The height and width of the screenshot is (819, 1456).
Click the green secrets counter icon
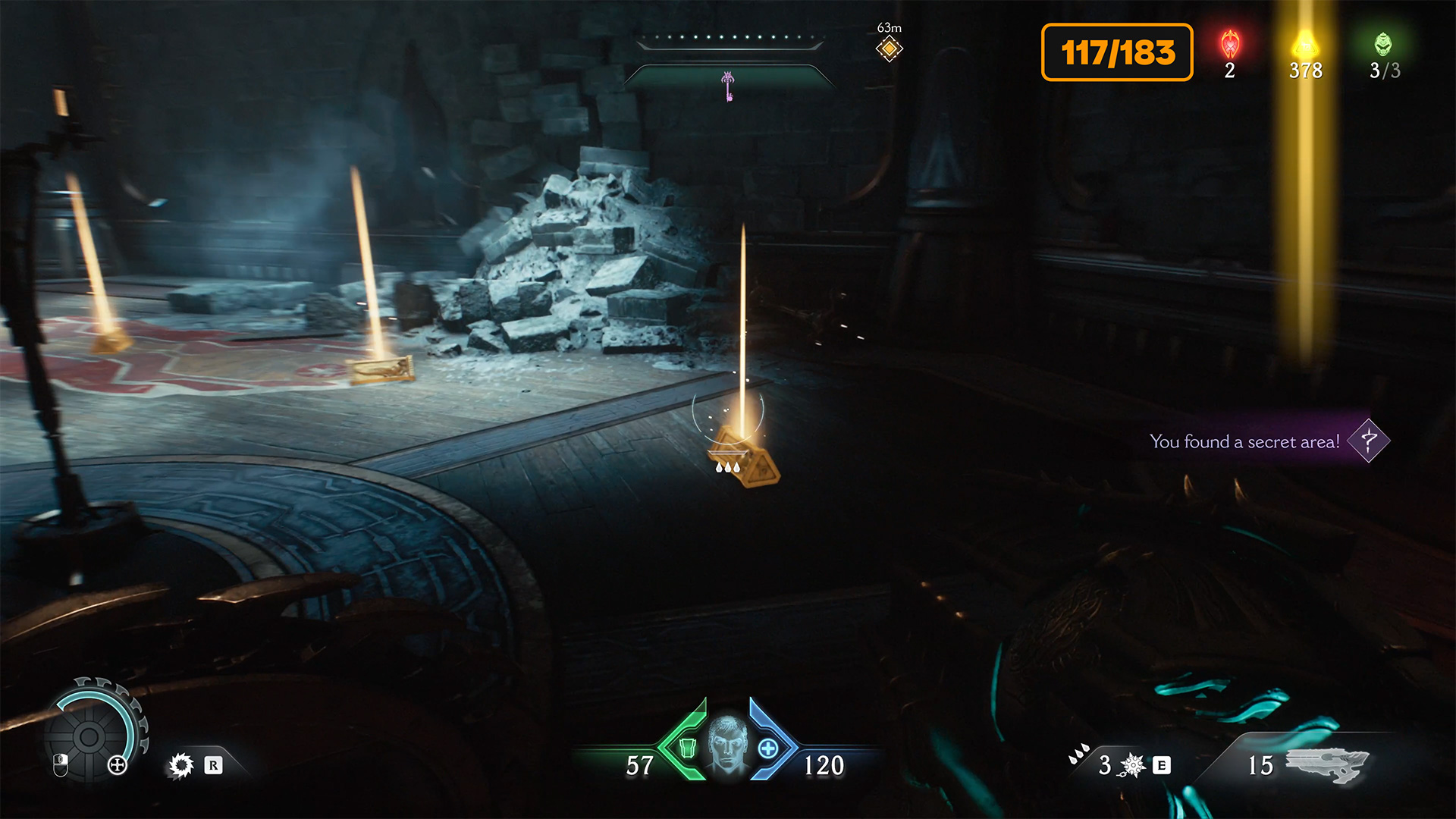tap(1383, 45)
